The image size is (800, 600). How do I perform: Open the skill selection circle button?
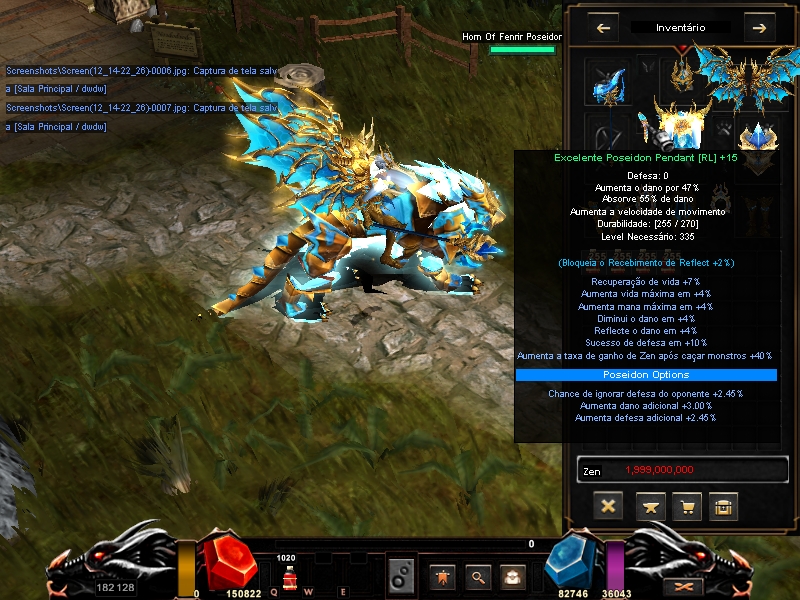click(401, 575)
